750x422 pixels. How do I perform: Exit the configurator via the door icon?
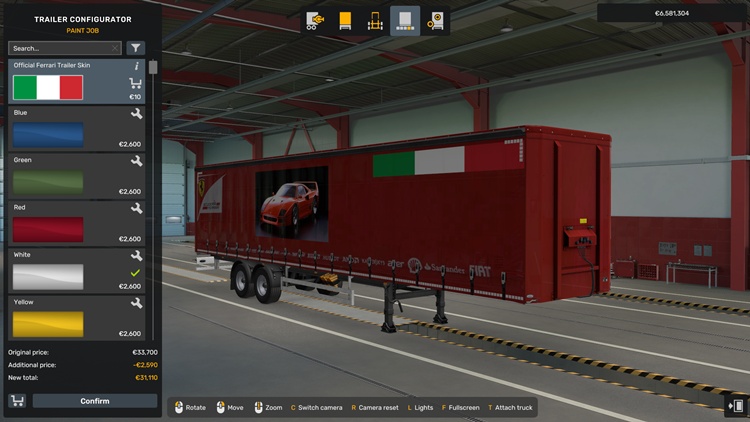tap(737, 405)
